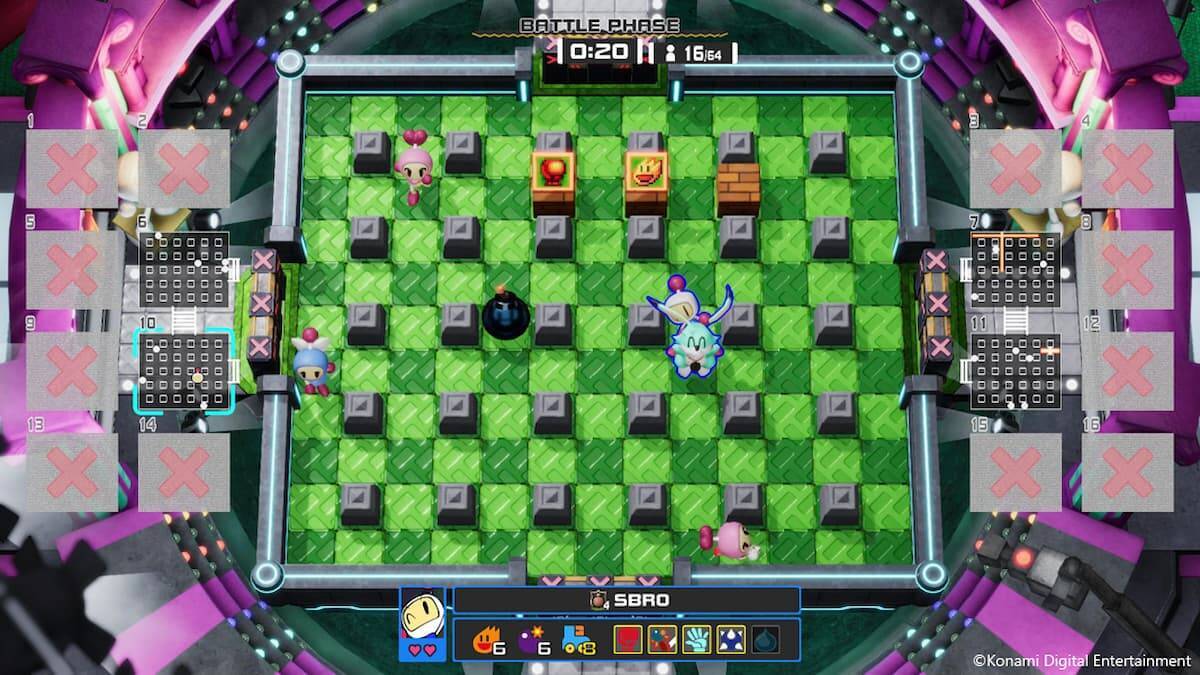The height and width of the screenshot is (675, 1200).
Task: Click the blue roller skate speed icon
Action: click(579, 640)
